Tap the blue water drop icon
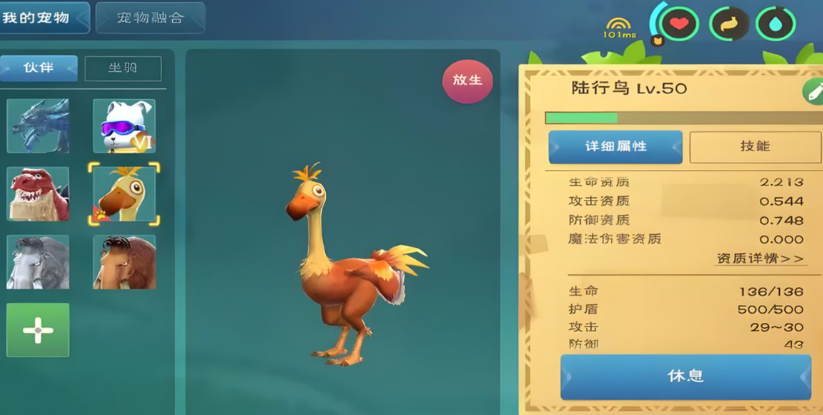Viewport: 823px width, 415px height. pyautogui.click(x=777, y=24)
